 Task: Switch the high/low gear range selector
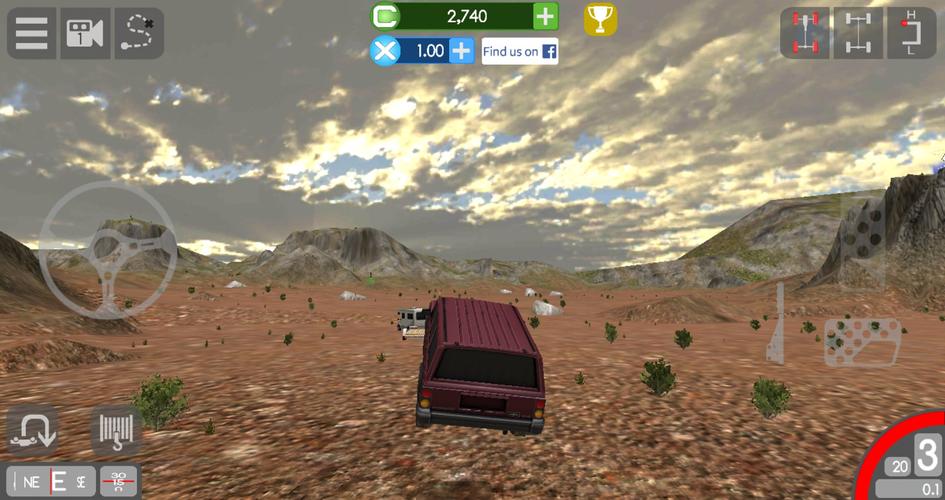[x=910, y=33]
